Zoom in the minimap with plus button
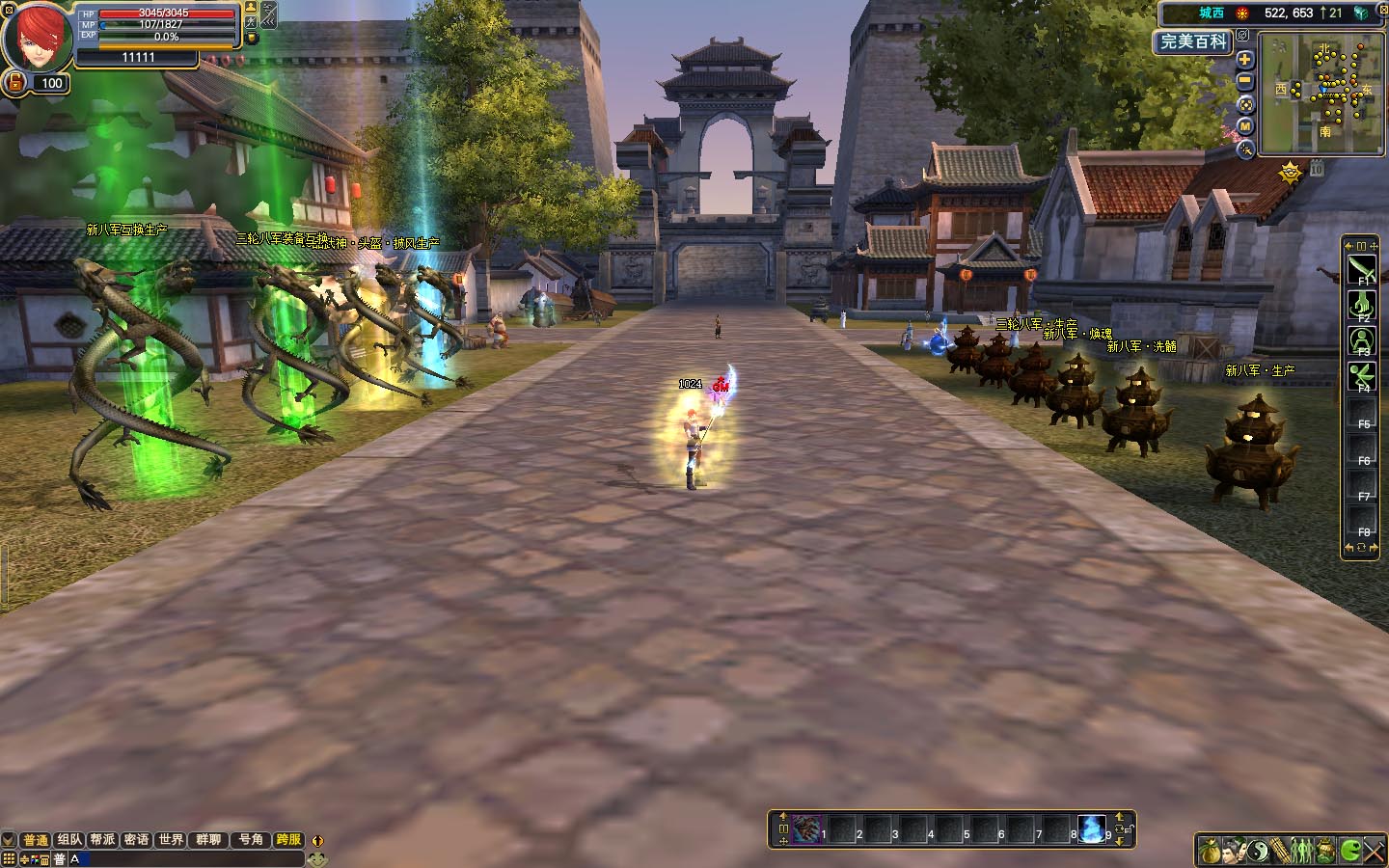Viewport: 1389px width, 868px height. [1245, 60]
